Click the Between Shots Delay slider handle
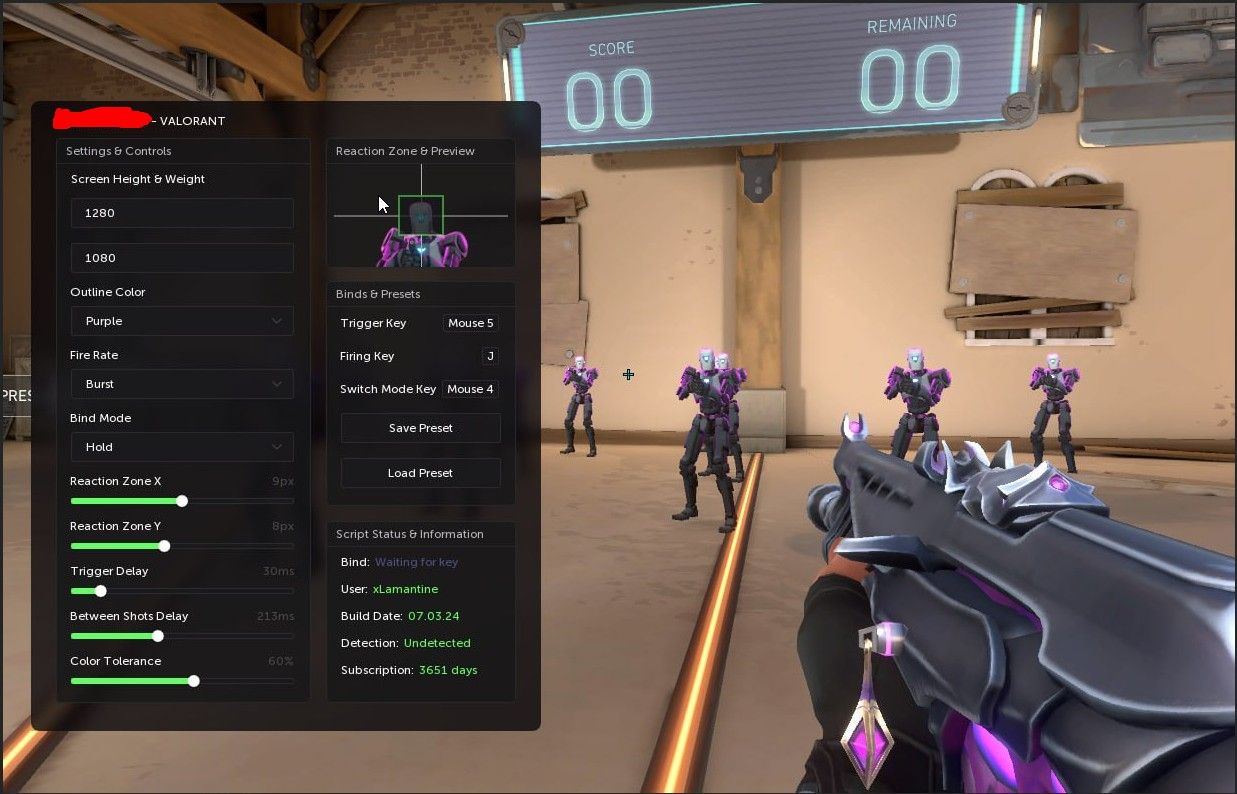 [158, 636]
